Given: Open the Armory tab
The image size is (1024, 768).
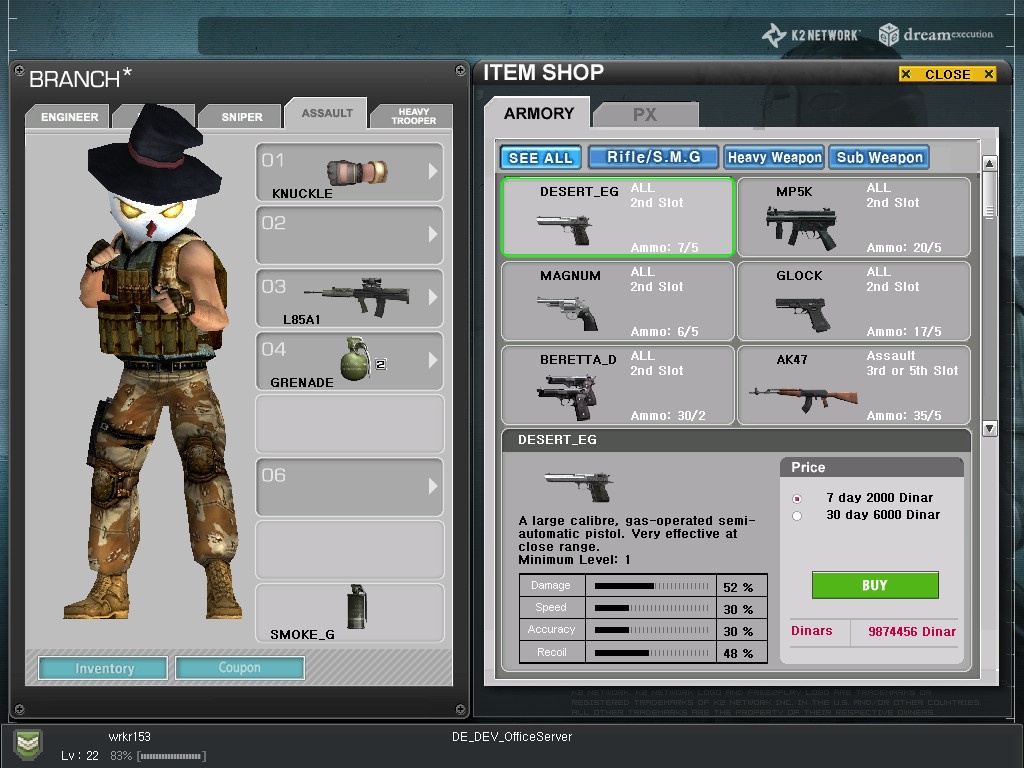Looking at the screenshot, I should point(538,113).
